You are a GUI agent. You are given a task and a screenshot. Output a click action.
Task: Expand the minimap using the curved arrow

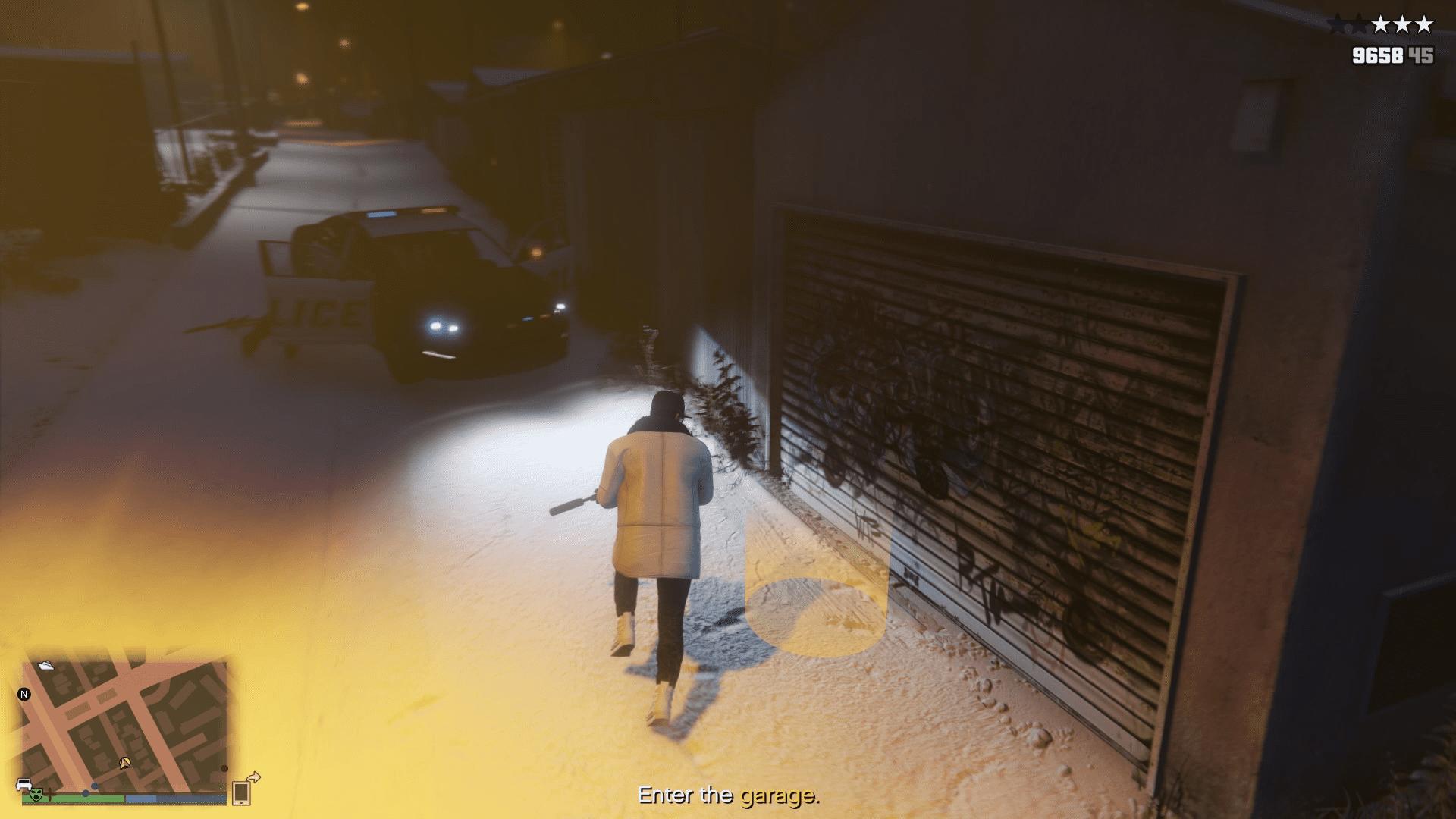point(255,777)
